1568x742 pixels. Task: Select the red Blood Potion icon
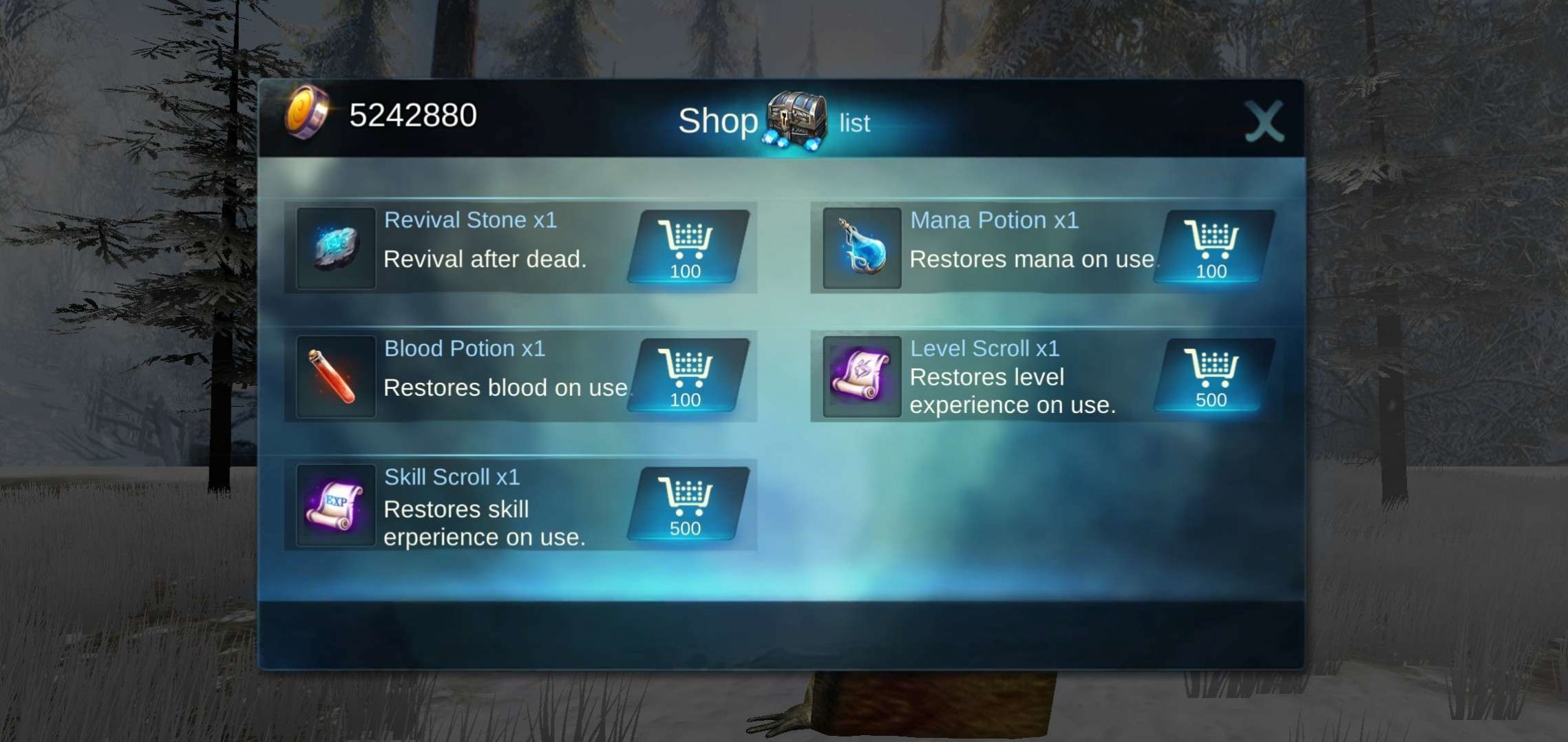(336, 377)
